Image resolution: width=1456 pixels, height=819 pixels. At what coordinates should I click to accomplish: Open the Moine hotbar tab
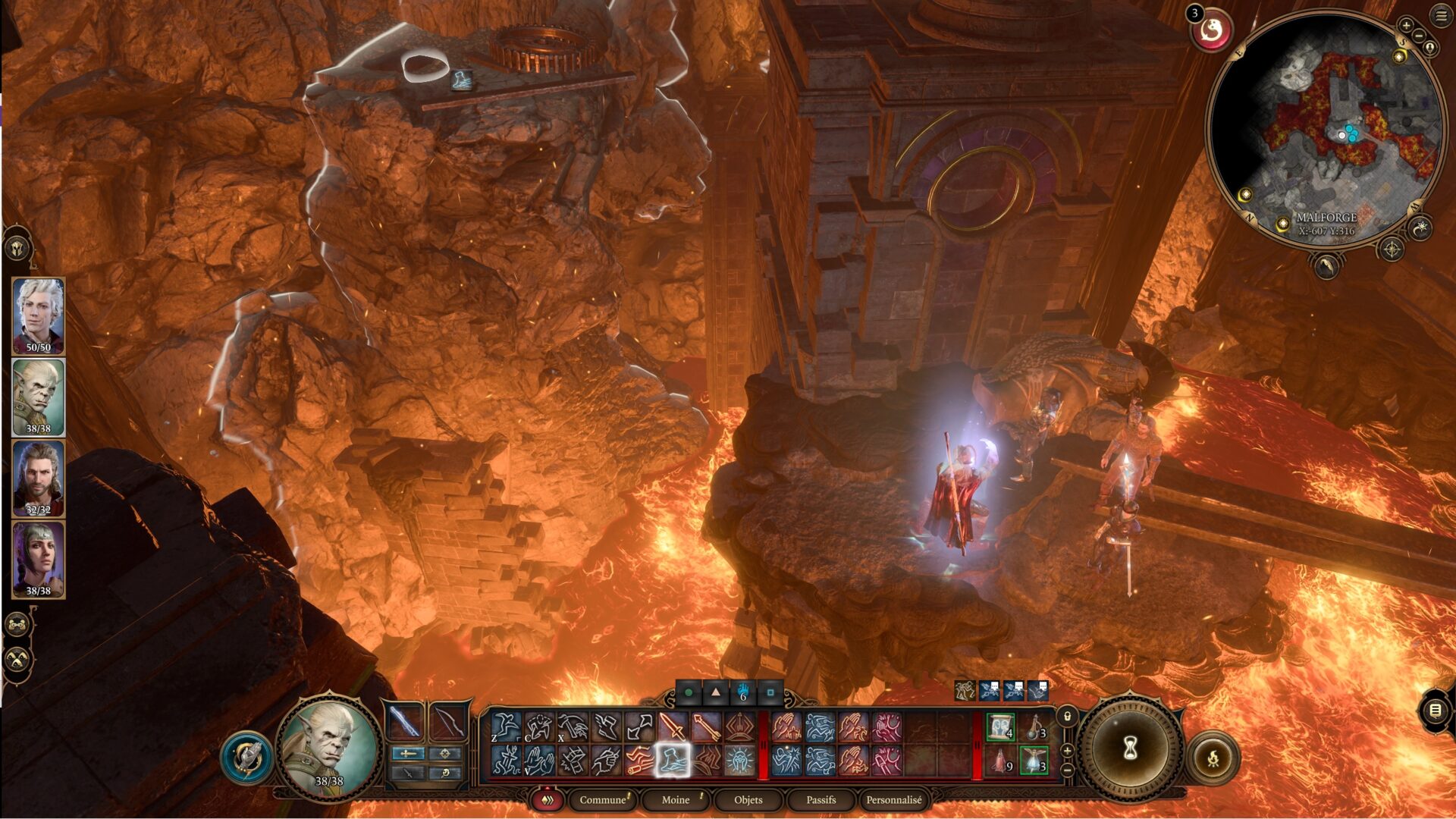pyautogui.click(x=675, y=800)
